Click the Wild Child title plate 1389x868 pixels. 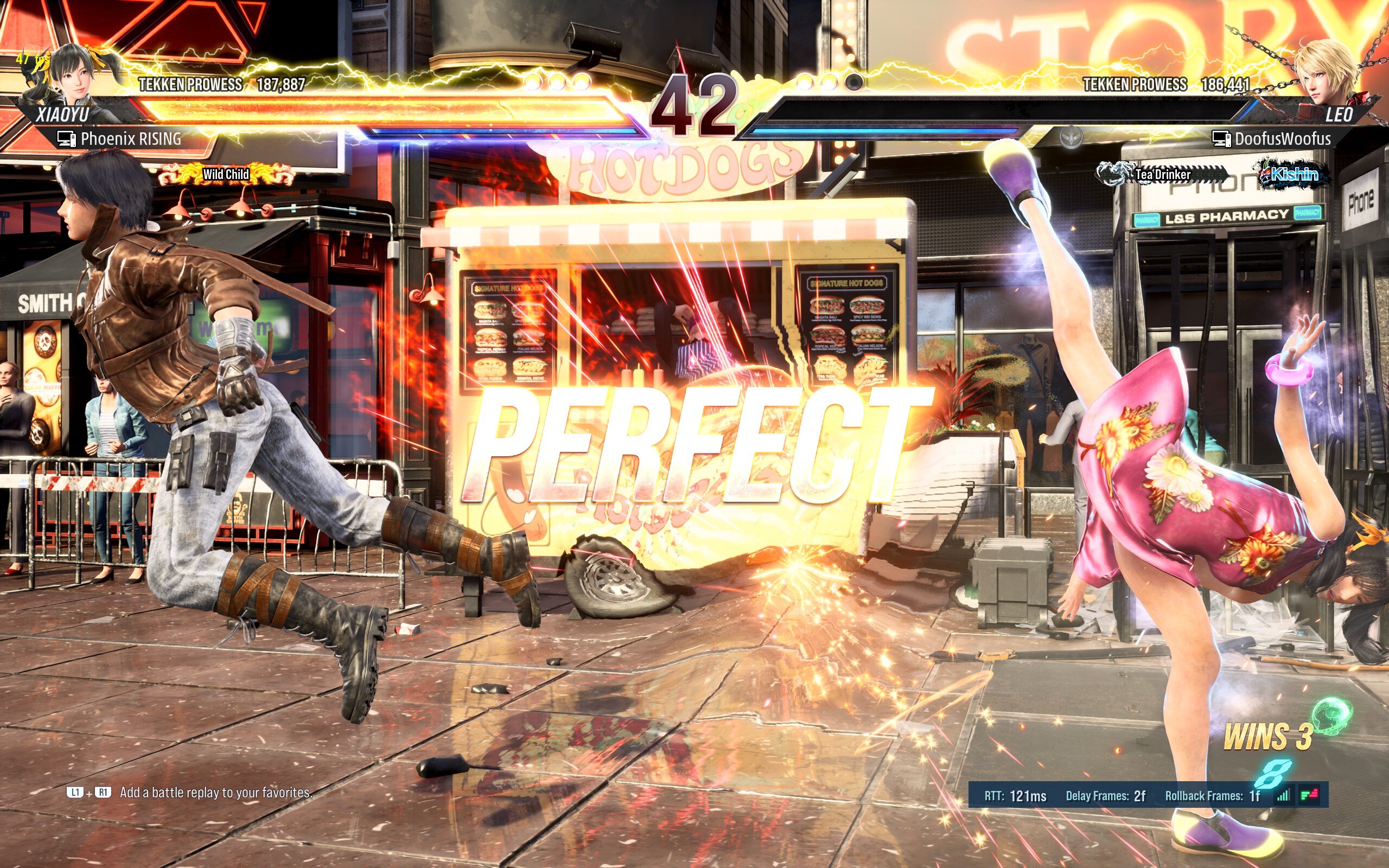226,174
